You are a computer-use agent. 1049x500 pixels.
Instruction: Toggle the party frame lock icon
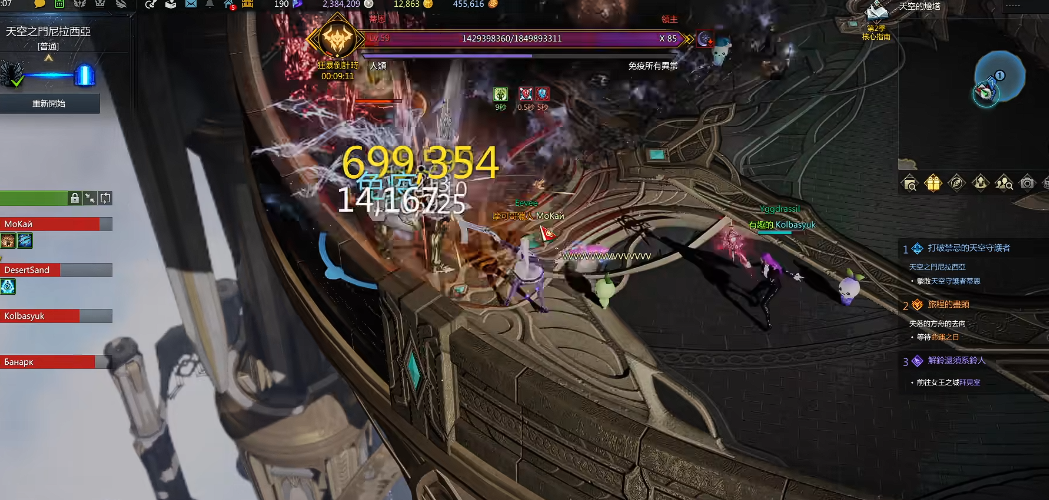tap(74, 198)
